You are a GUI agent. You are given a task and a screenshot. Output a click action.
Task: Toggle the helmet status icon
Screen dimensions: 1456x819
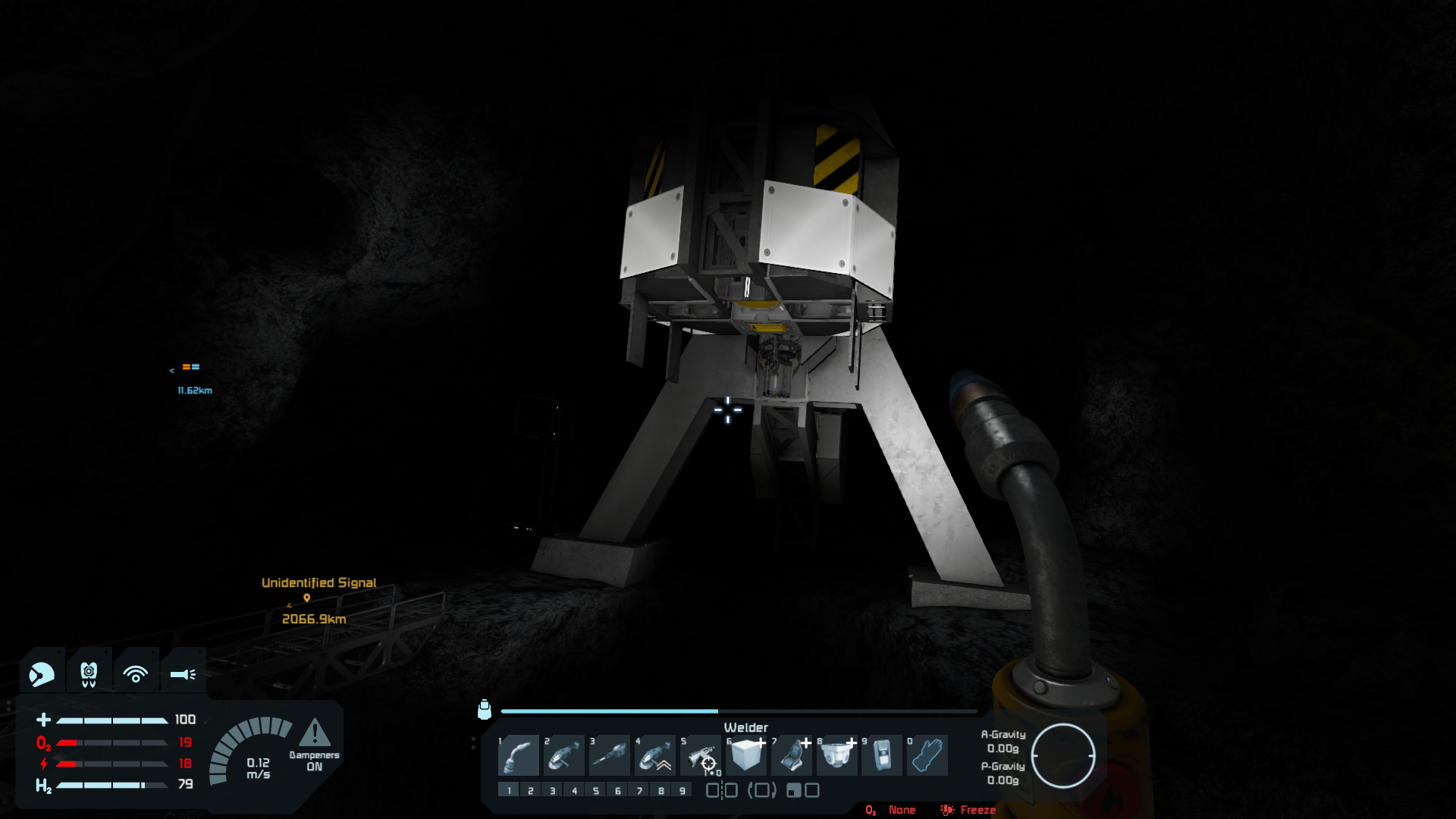click(42, 673)
